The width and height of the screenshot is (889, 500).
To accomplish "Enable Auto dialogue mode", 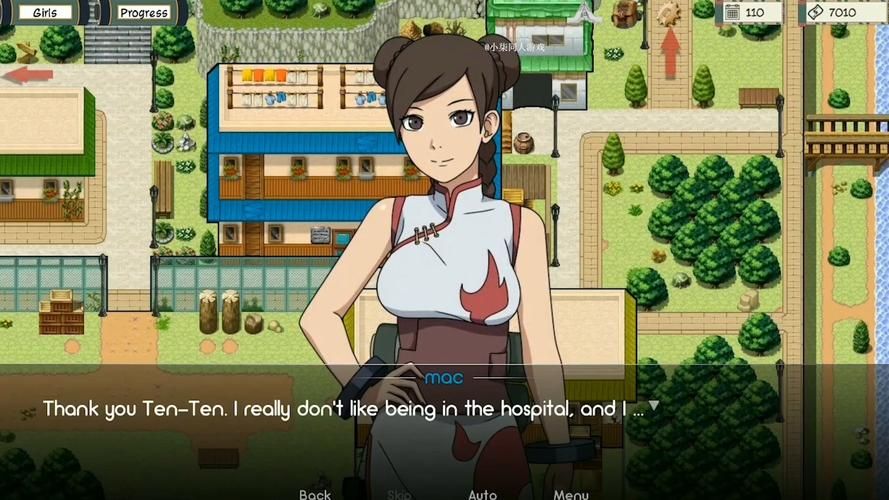I will (483, 494).
